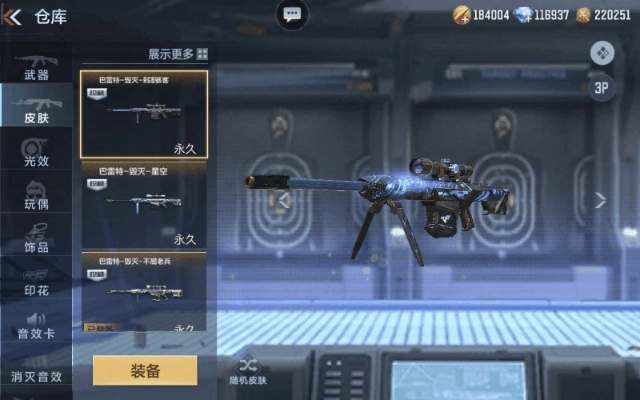
Task: Equip the skin with the 装备 button
Action: 145,370
